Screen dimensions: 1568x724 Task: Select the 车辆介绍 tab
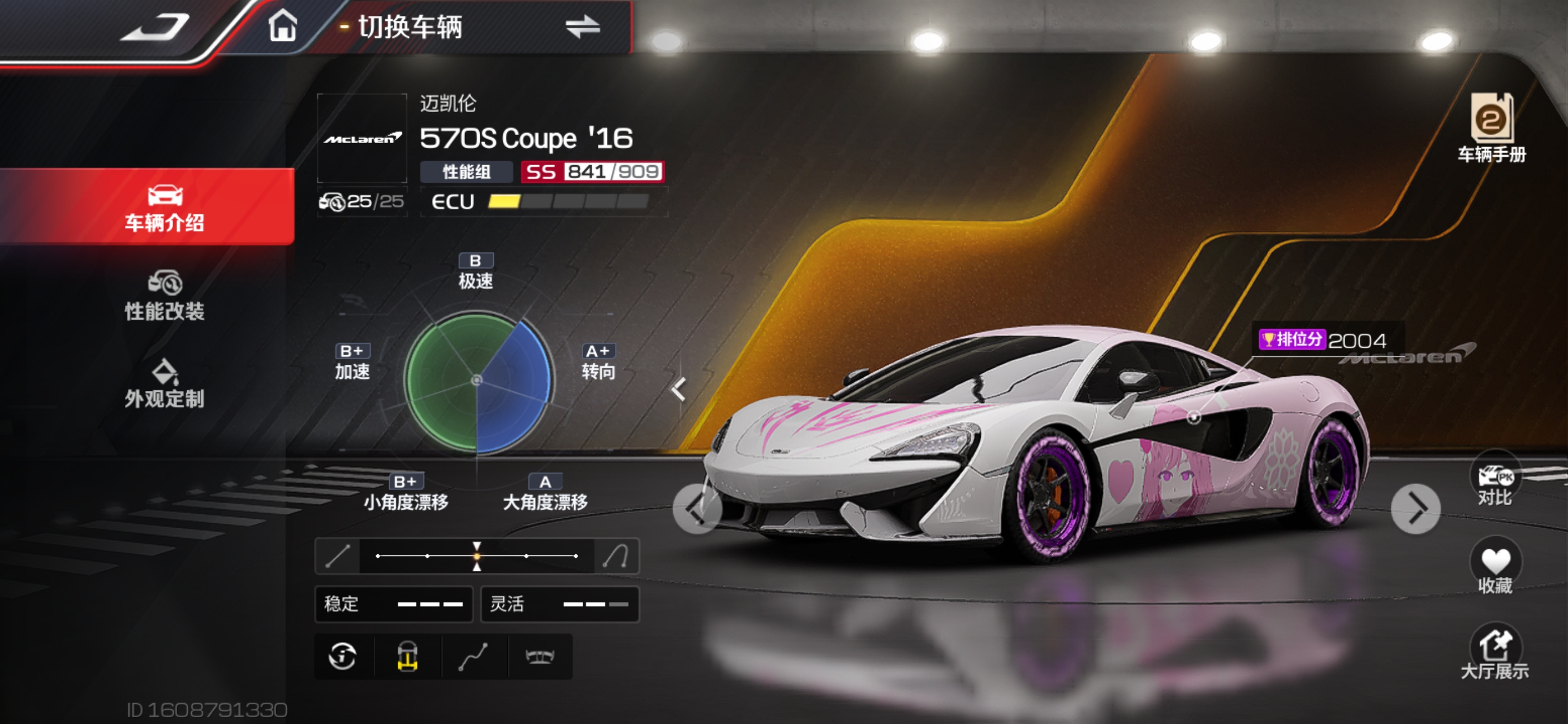165,208
